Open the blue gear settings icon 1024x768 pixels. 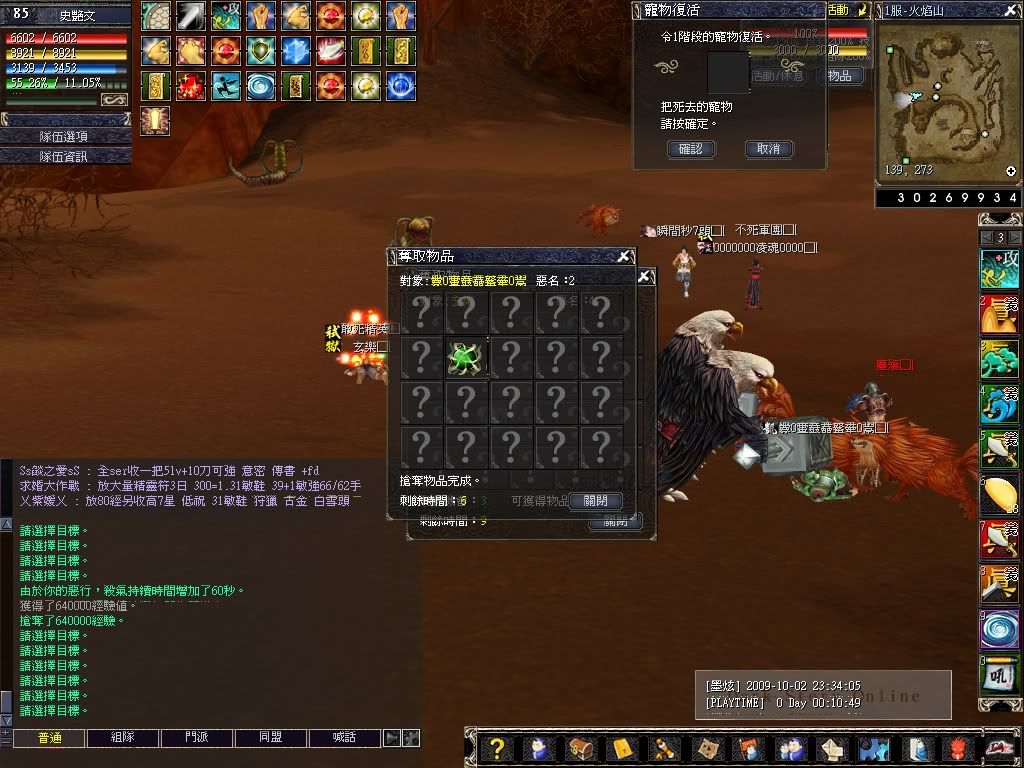click(874, 748)
